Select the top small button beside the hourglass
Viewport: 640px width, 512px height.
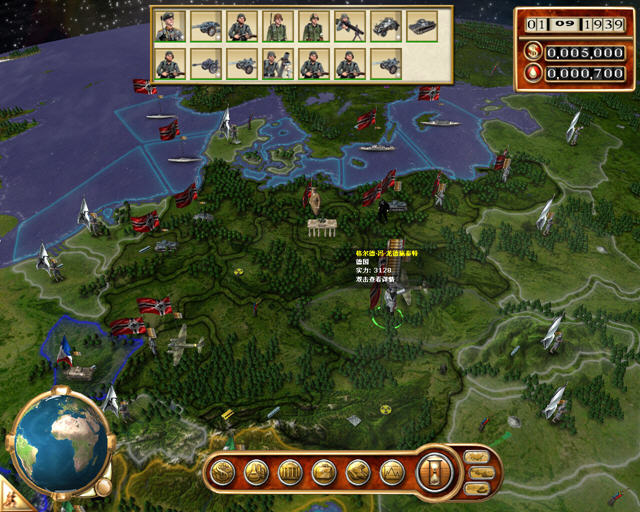pos(476,457)
